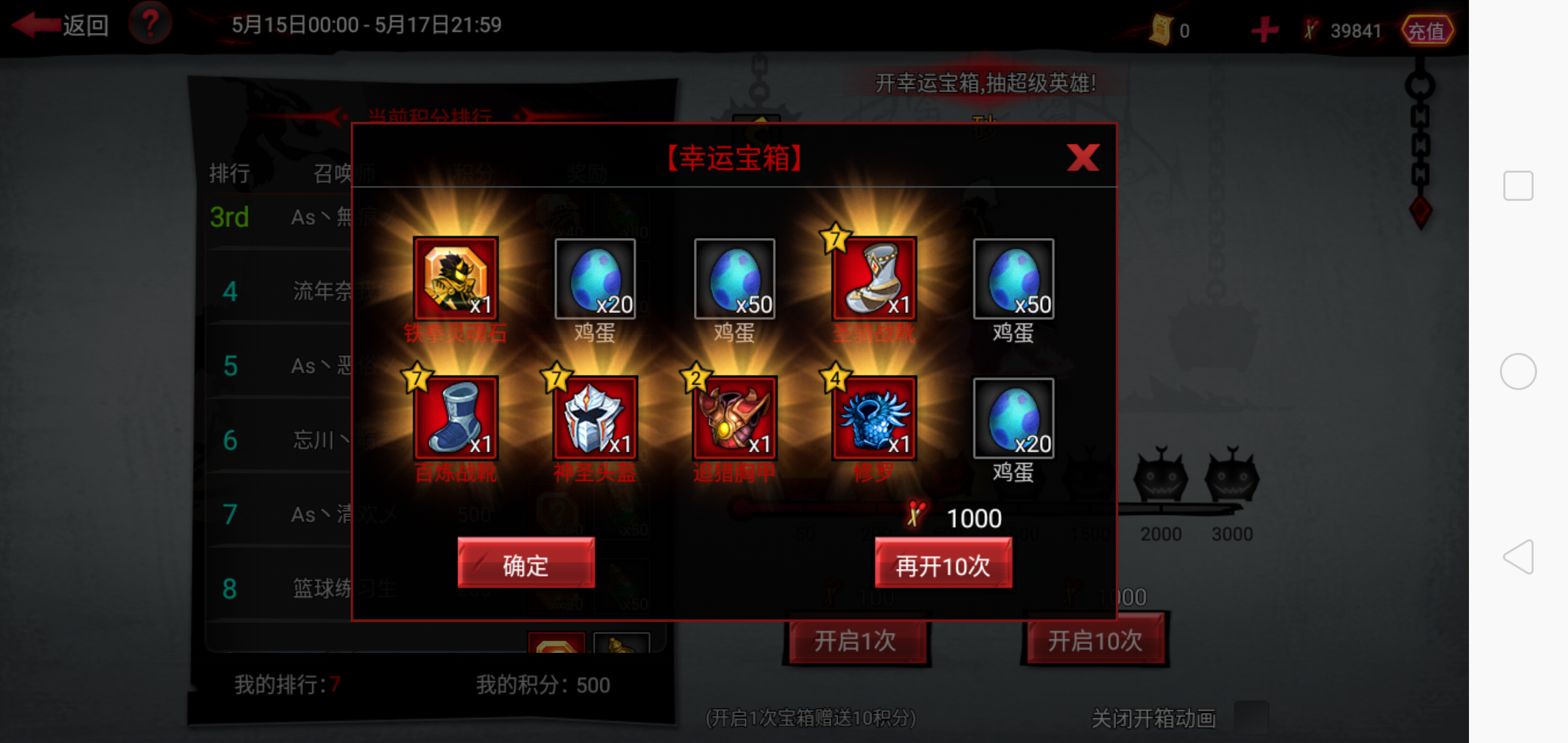Open the 充值 recharge button
Screen dimensions: 1568x743
coord(1428,29)
